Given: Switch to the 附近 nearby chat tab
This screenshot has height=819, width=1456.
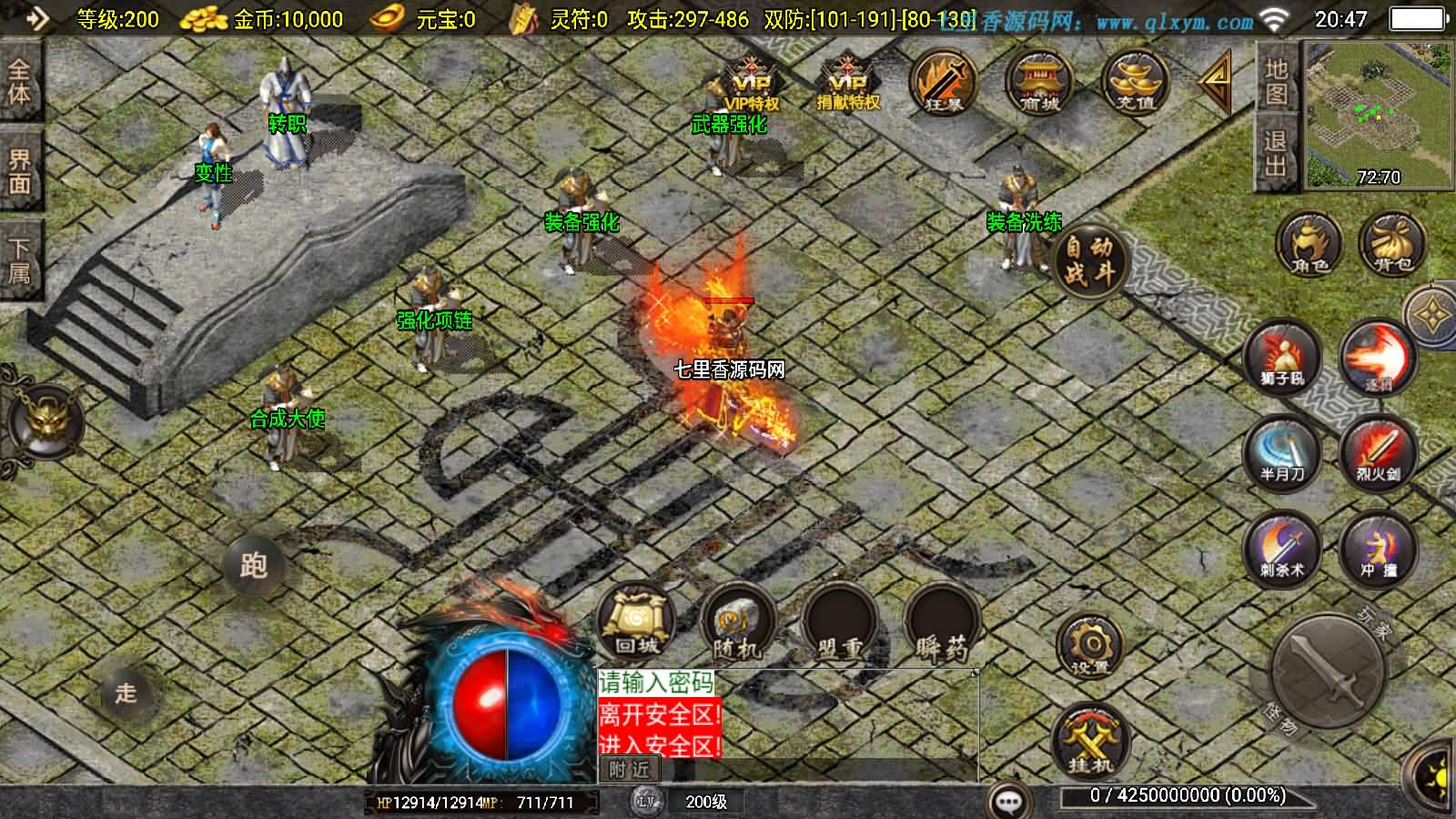Looking at the screenshot, I should pyautogui.click(x=630, y=770).
